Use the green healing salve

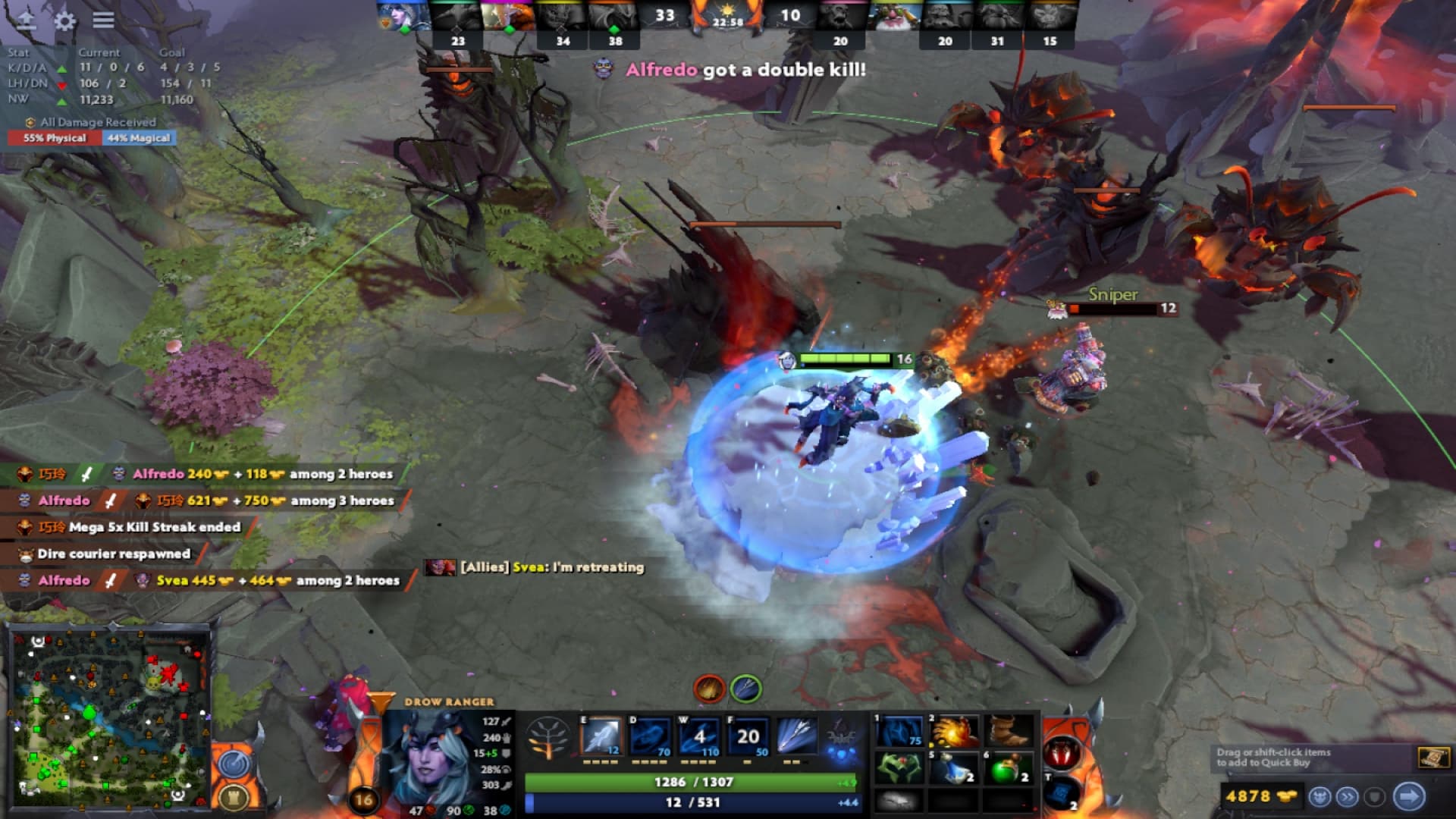click(1009, 769)
